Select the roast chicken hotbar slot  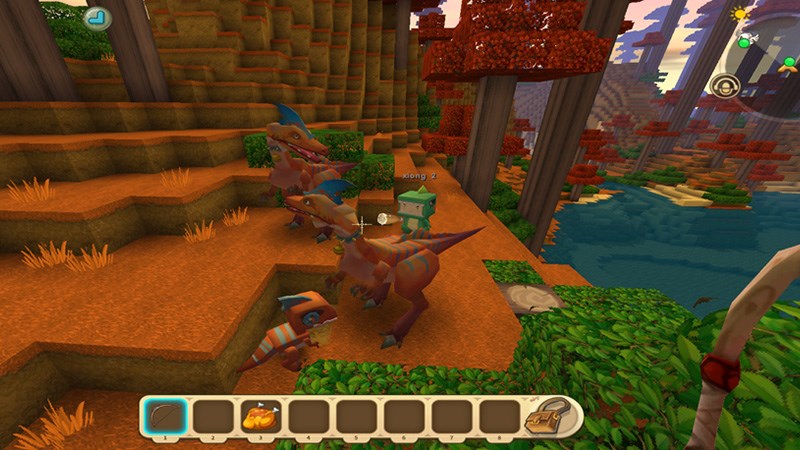click(256, 414)
